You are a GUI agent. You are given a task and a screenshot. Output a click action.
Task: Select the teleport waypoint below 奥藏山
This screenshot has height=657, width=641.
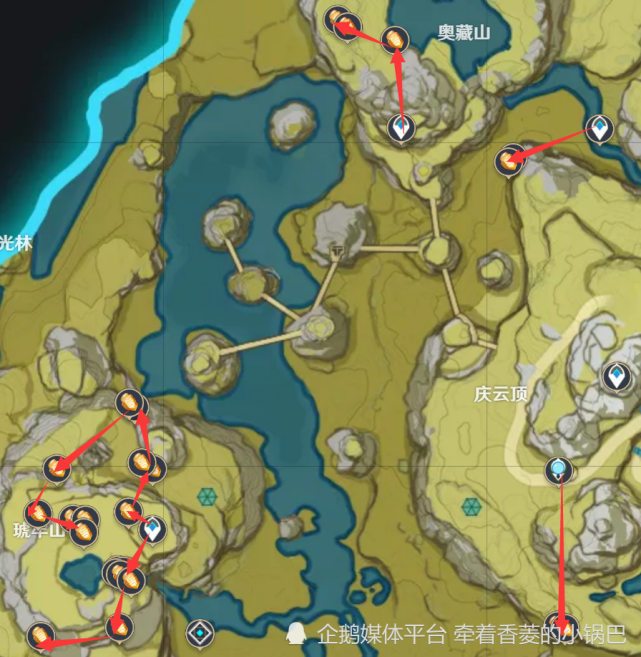pyautogui.click(x=400, y=128)
